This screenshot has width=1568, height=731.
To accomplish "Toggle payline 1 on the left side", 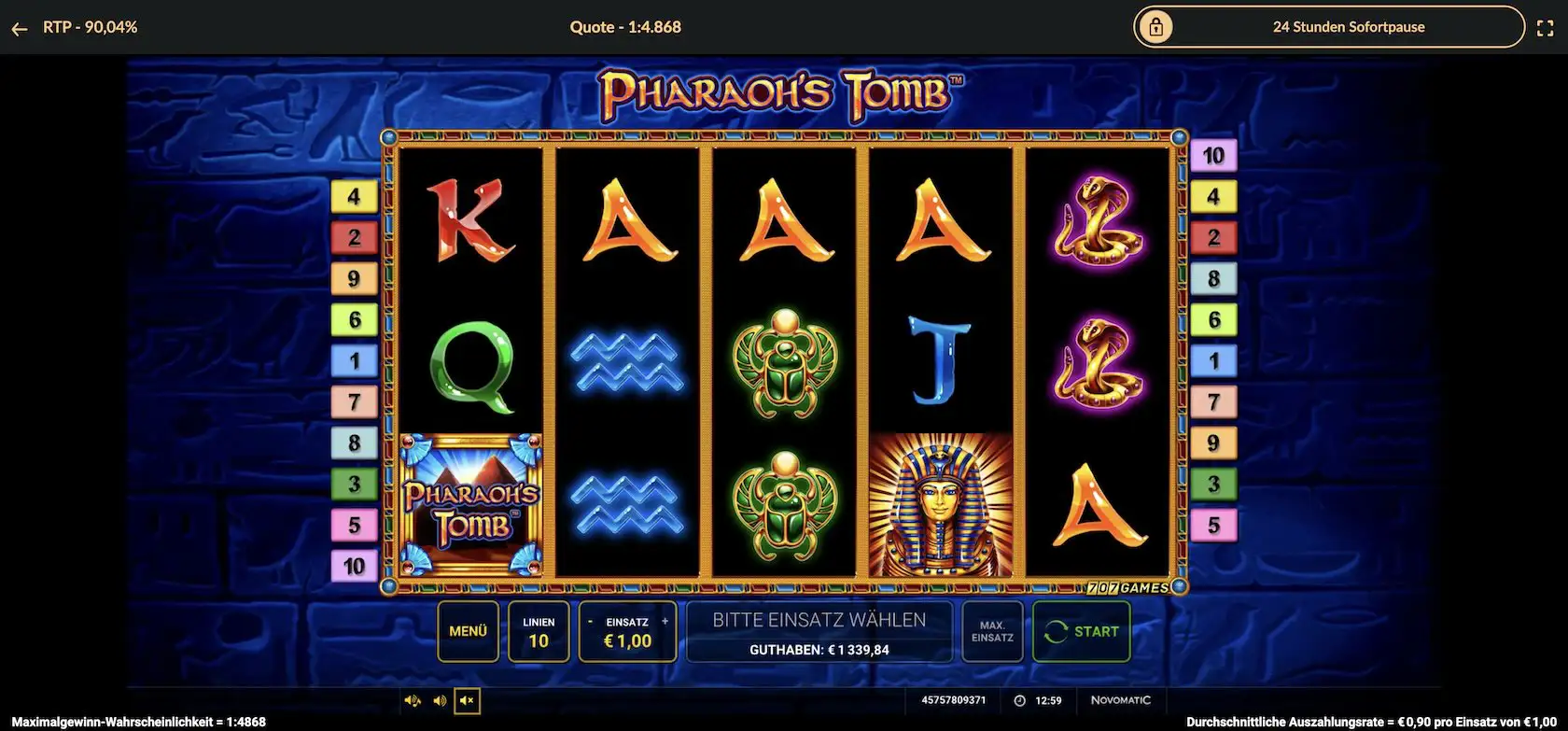I will [355, 359].
